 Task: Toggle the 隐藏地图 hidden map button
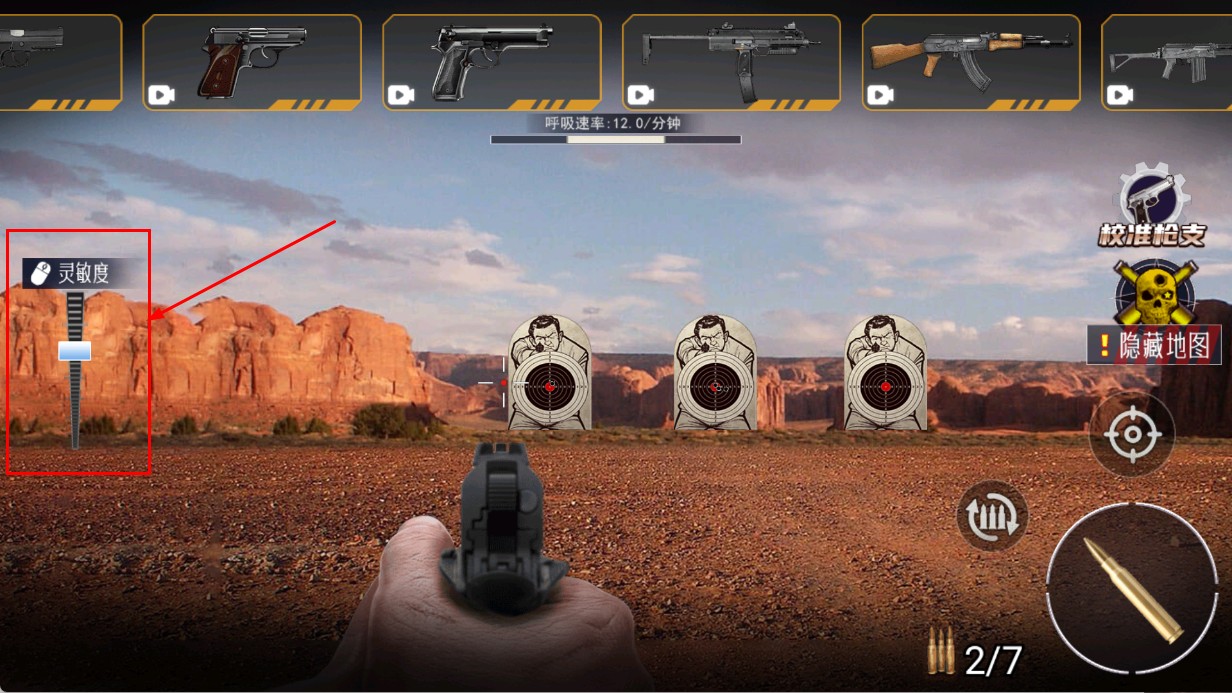click(1154, 345)
